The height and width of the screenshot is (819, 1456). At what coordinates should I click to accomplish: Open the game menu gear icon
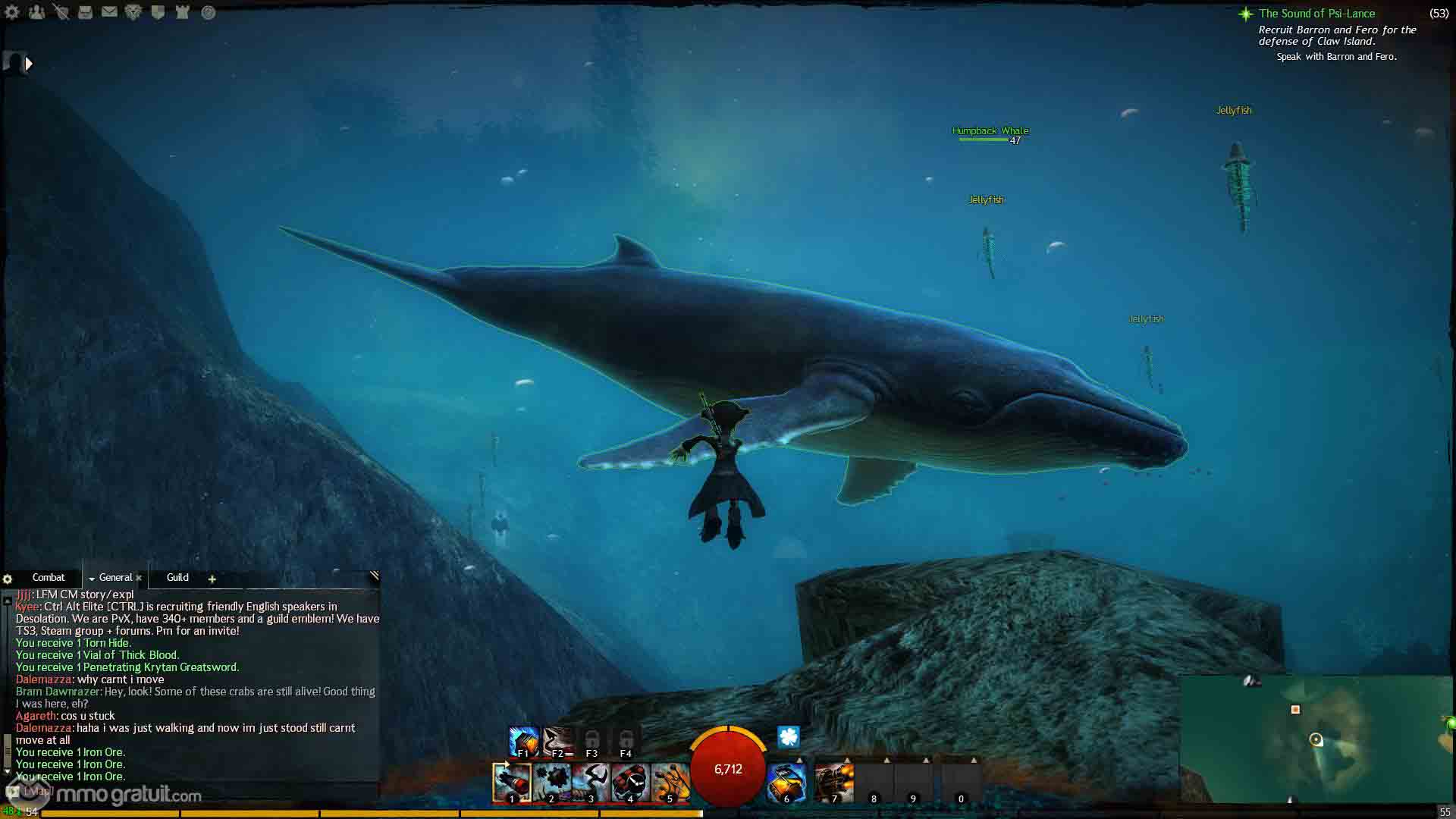tap(12, 12)
